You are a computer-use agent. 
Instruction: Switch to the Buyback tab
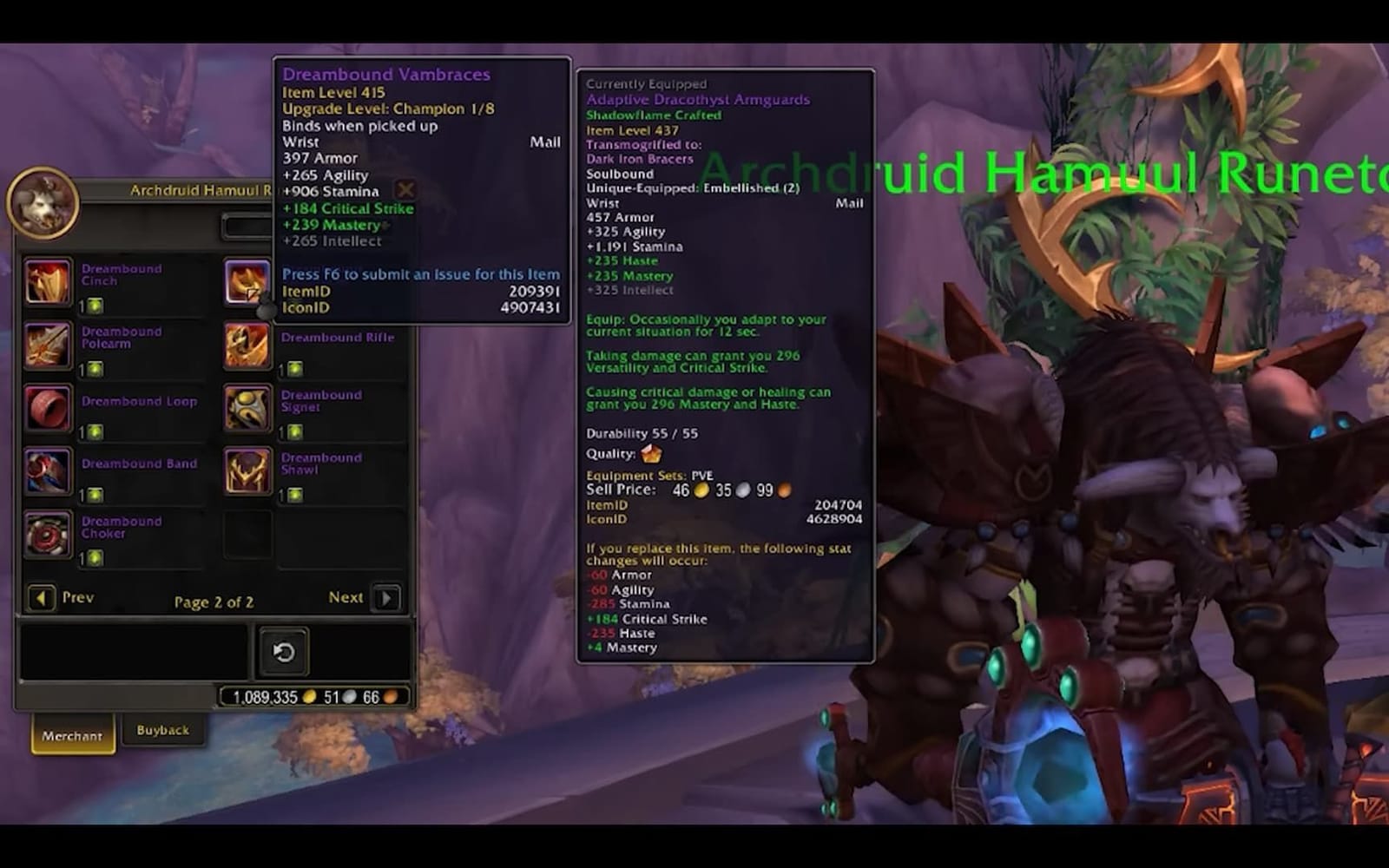pos(163,730)
